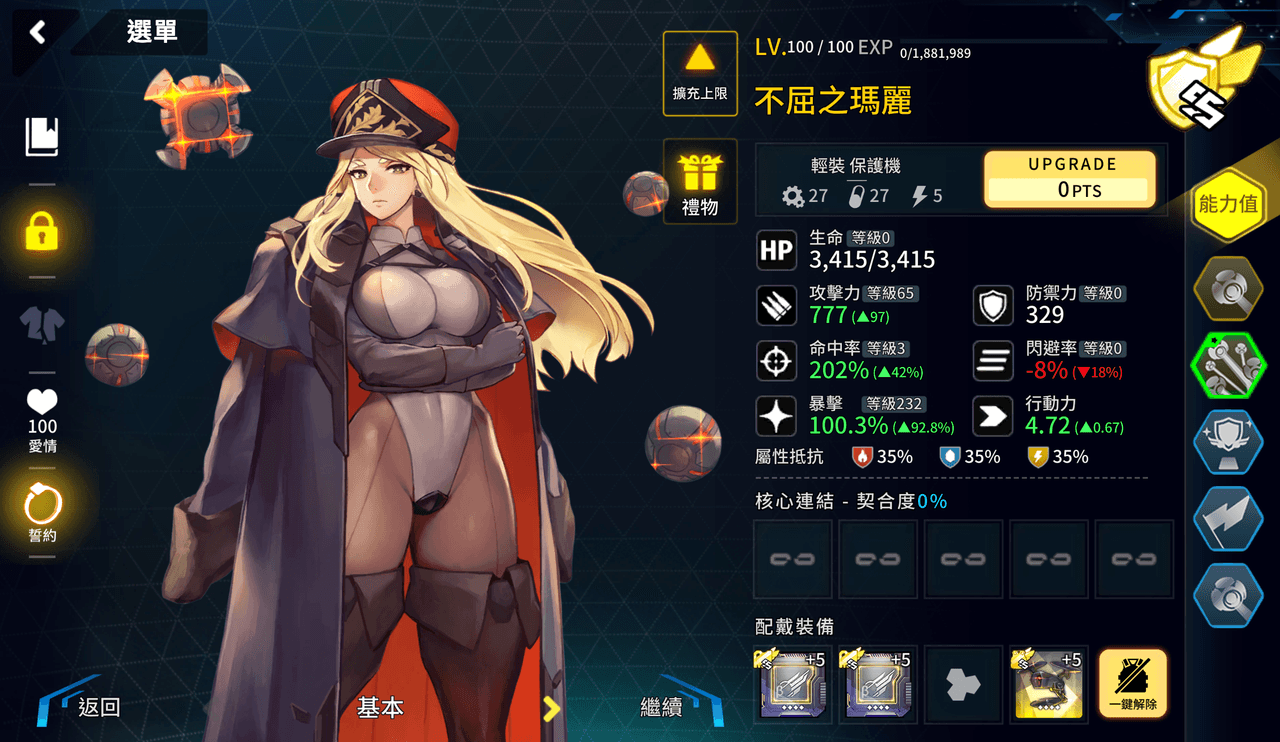Select the yellow mech equipment slot

1048,684
